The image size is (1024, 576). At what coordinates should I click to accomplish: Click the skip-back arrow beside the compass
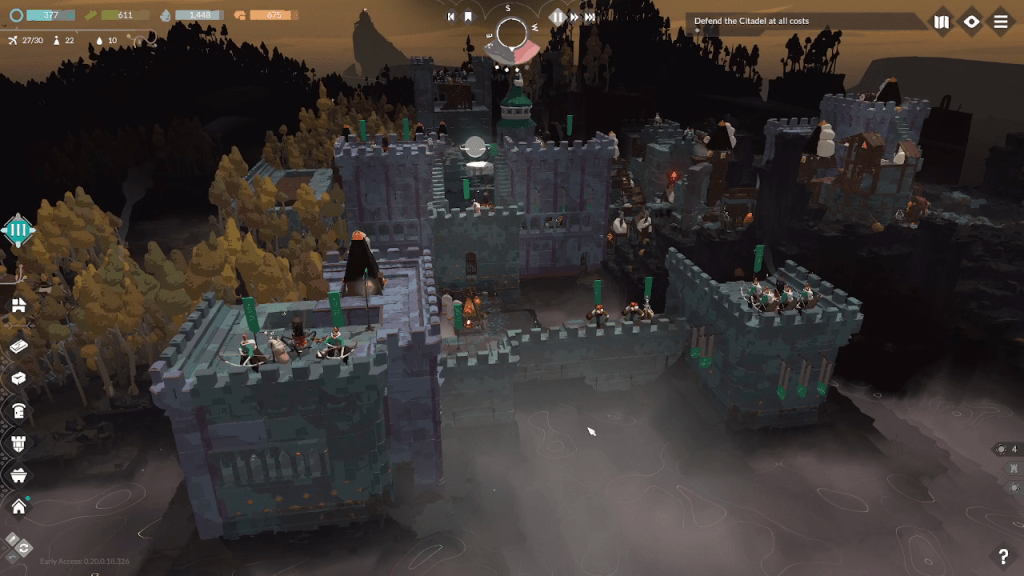click(x=452, y=17)
